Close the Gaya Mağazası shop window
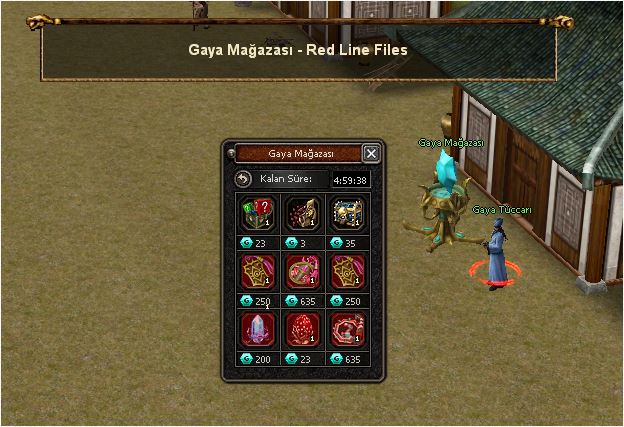The width and height of the screenshot is (624, 427). point(371,153)
